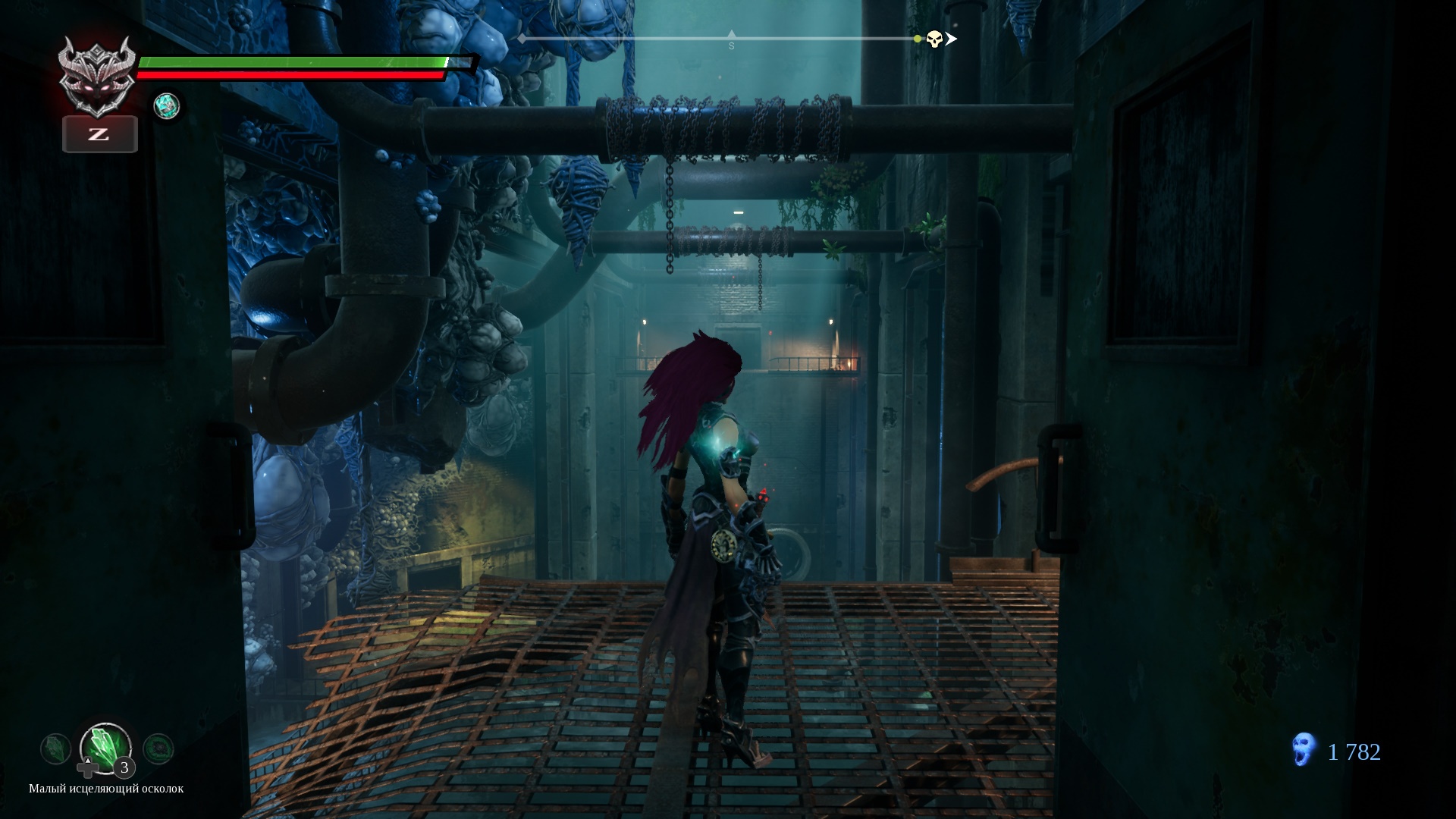Click the skull marker on the compass

point(934,39)
